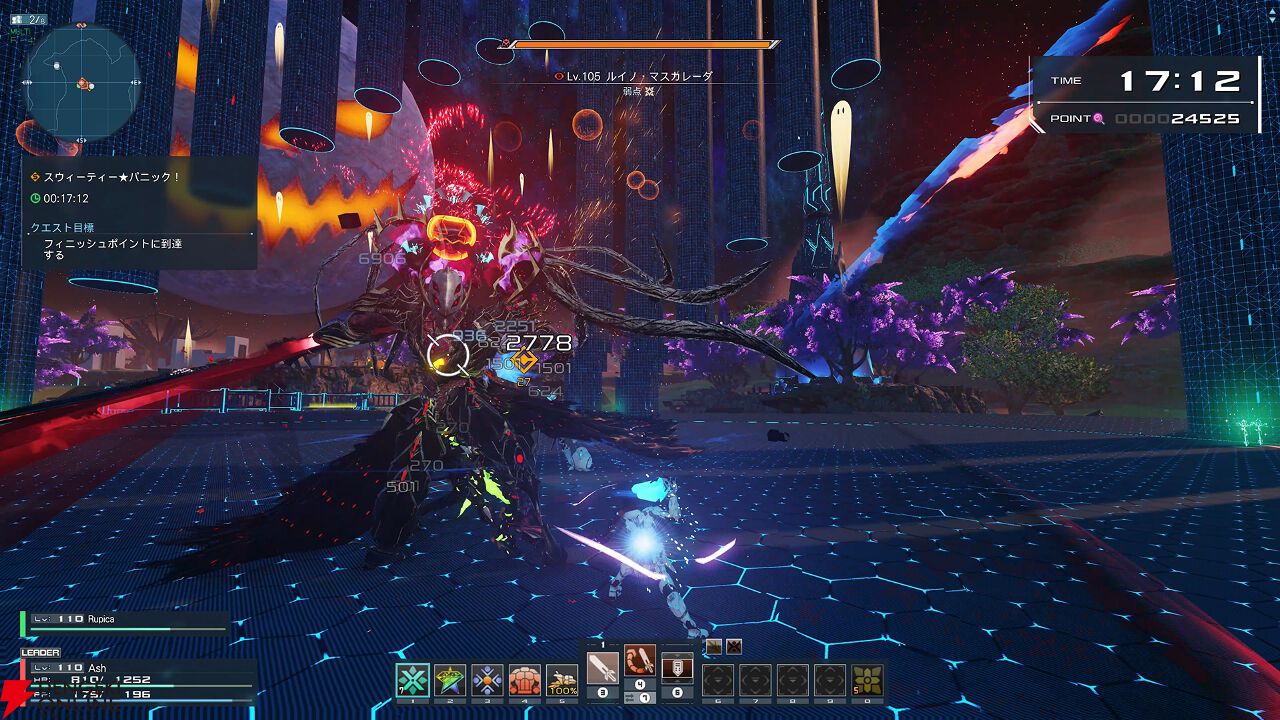The image size is (1280, 720).
Task: Select the orange-centered snowflake item slot
Action: (x=487, y=680)
